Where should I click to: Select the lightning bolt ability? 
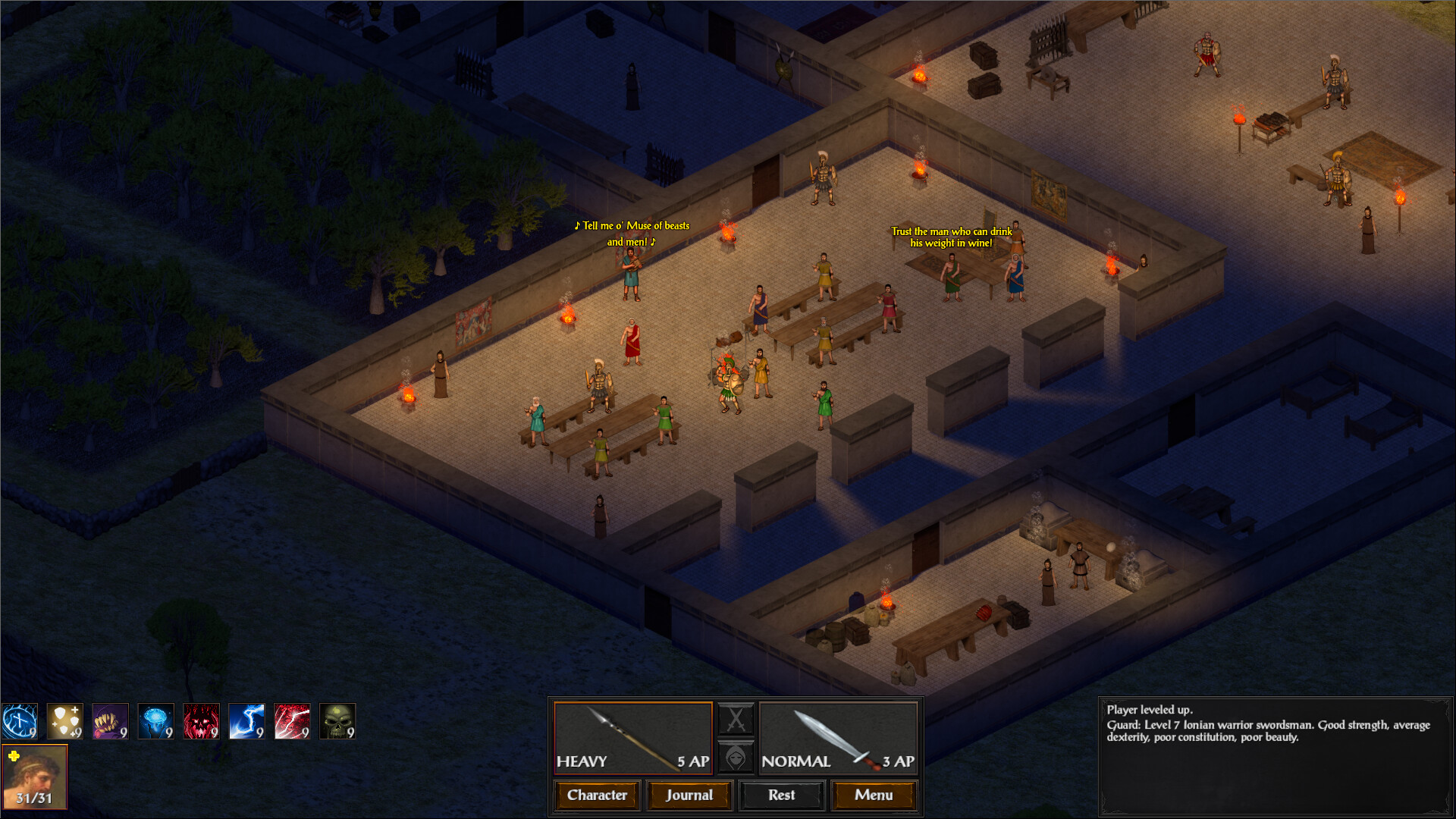click(246, 721)
